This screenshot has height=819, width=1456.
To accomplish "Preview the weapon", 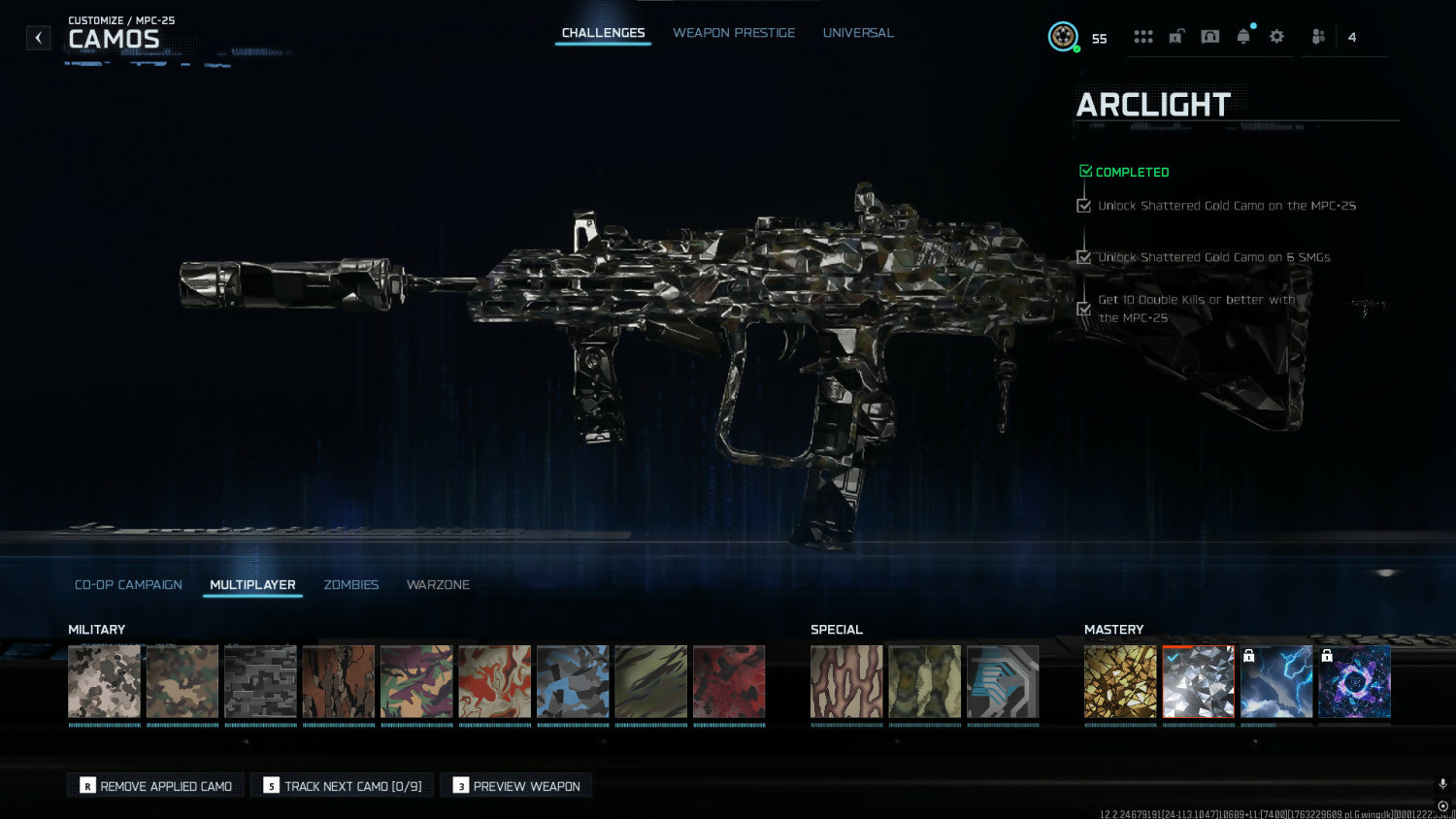I will point(516,786).
